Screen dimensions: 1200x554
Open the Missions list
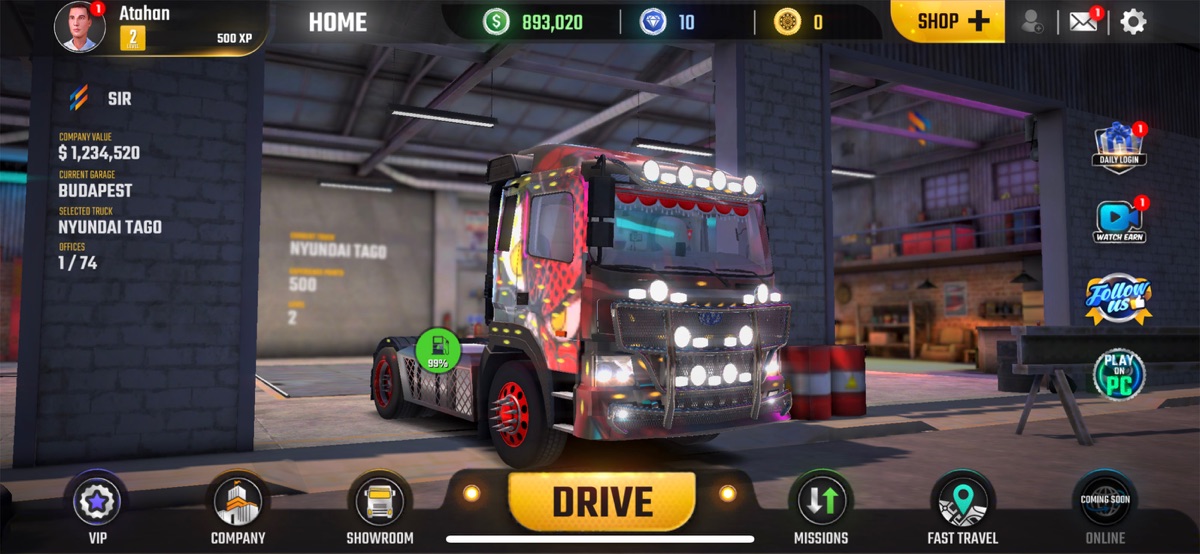(x=821, y=502)
